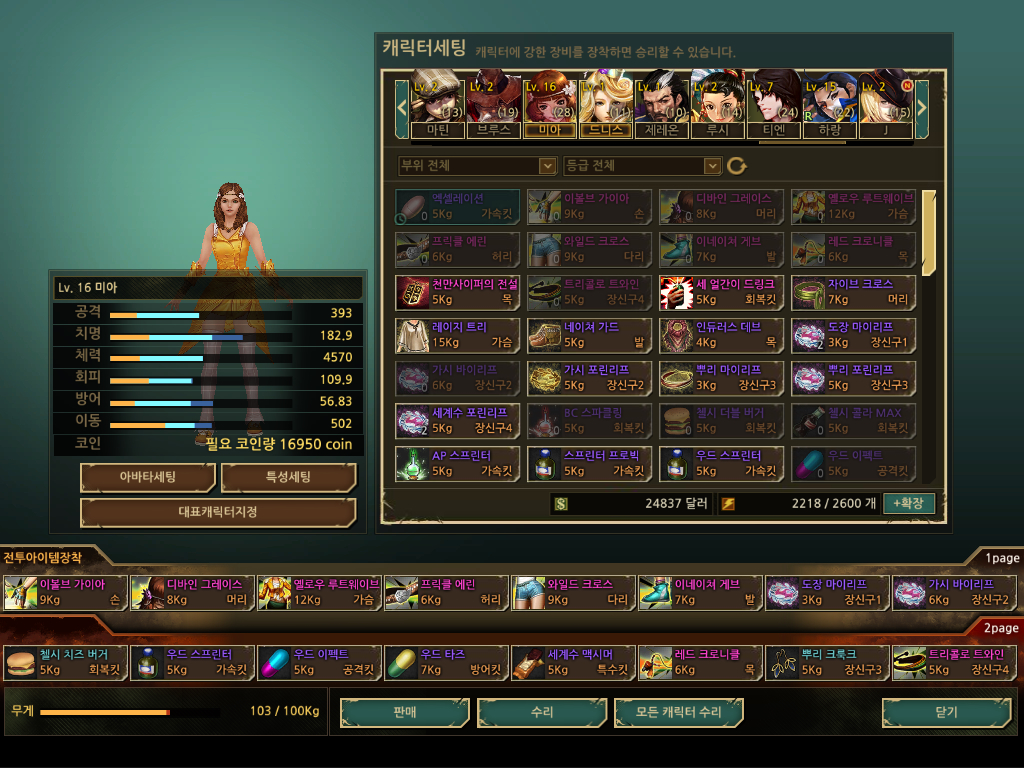Select the 레이지 트리 chest item
This screenshot has width=1024, height=768.
[458, 334]
